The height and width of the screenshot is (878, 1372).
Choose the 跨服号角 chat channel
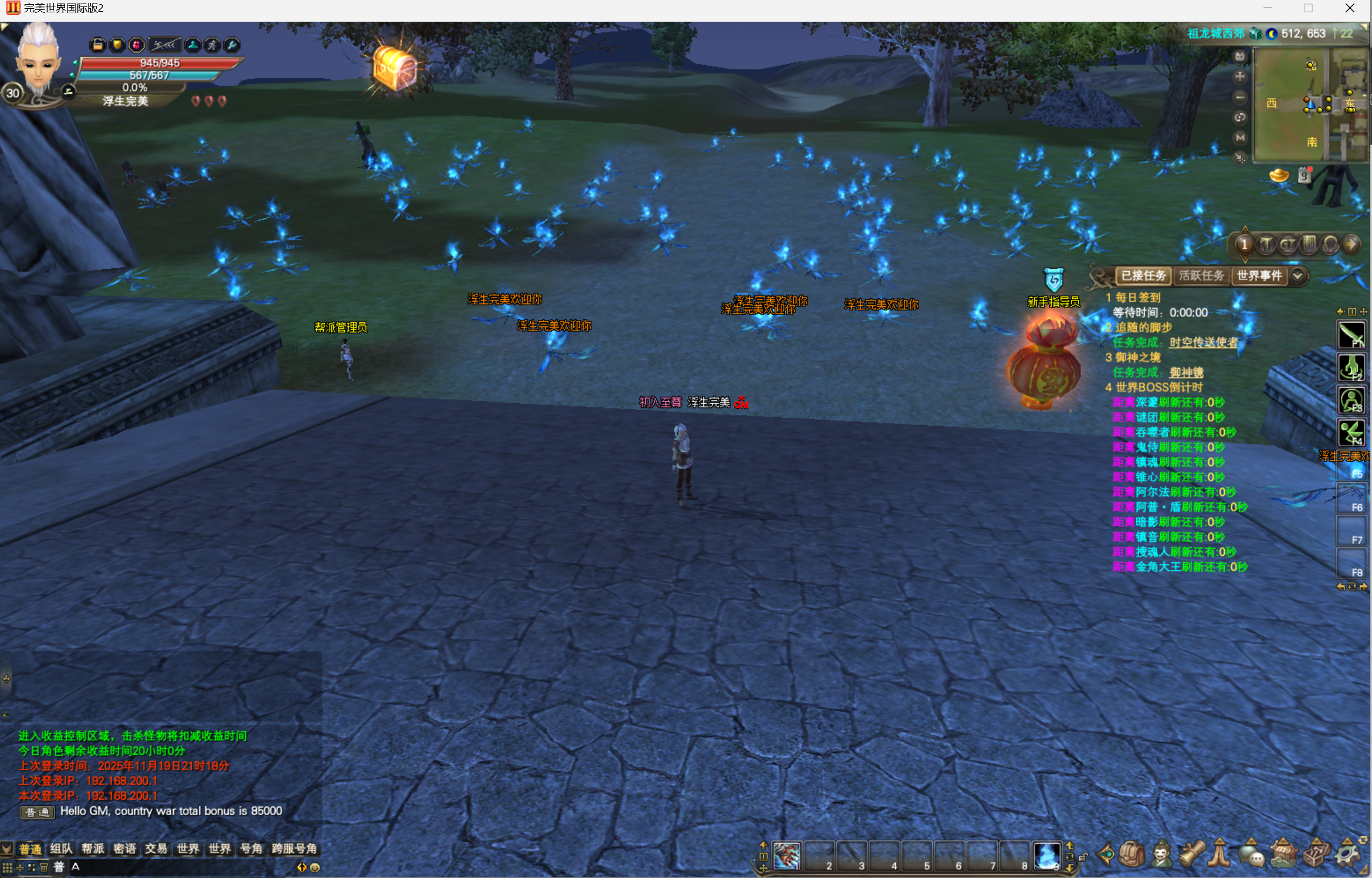pyautogui.click(x=294, y=849)
